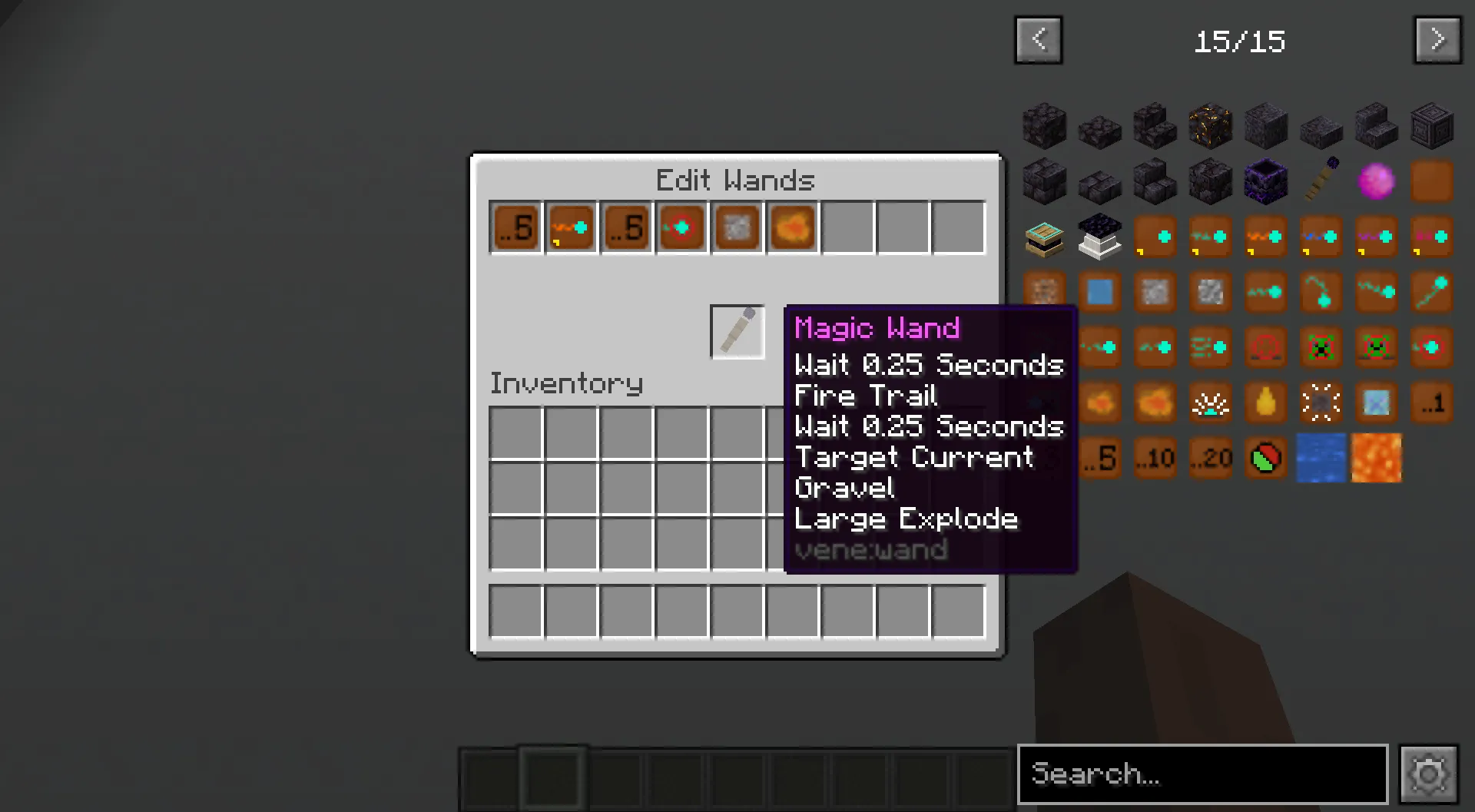Select the flame spell item
1475x812 pixels.
pos(1265,403)
